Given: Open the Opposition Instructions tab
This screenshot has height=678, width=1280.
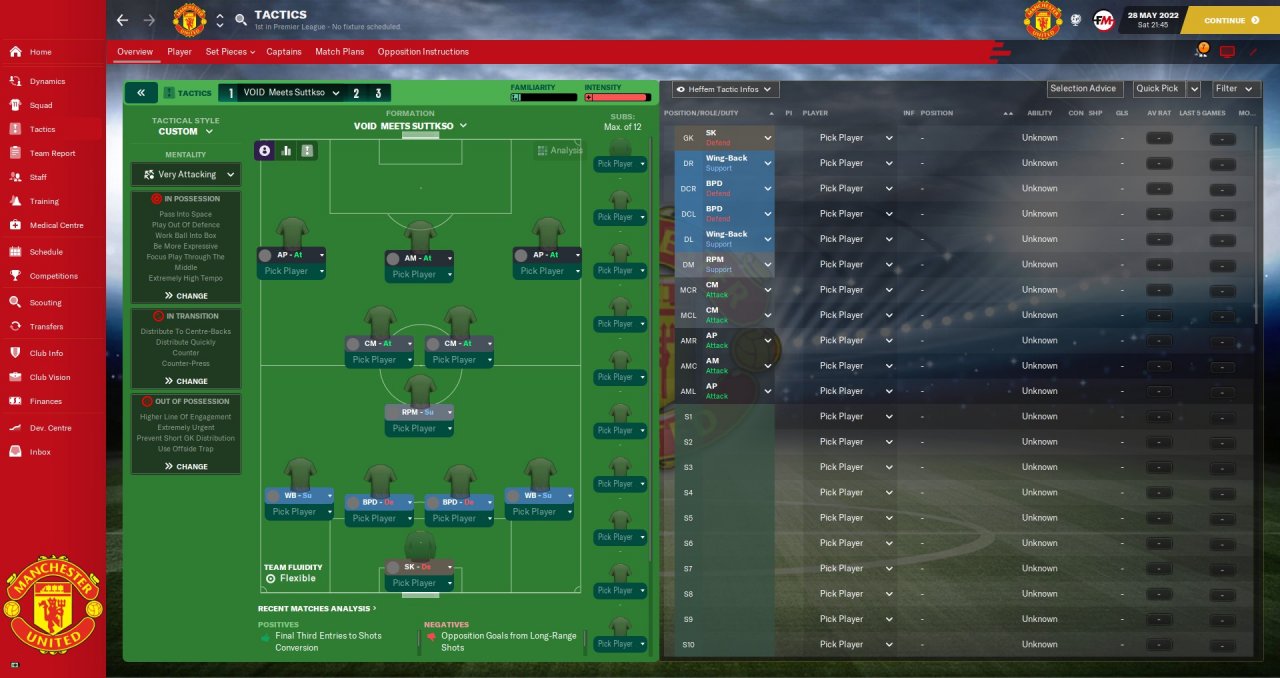Looking at the screenshot, I should (423, 52).
